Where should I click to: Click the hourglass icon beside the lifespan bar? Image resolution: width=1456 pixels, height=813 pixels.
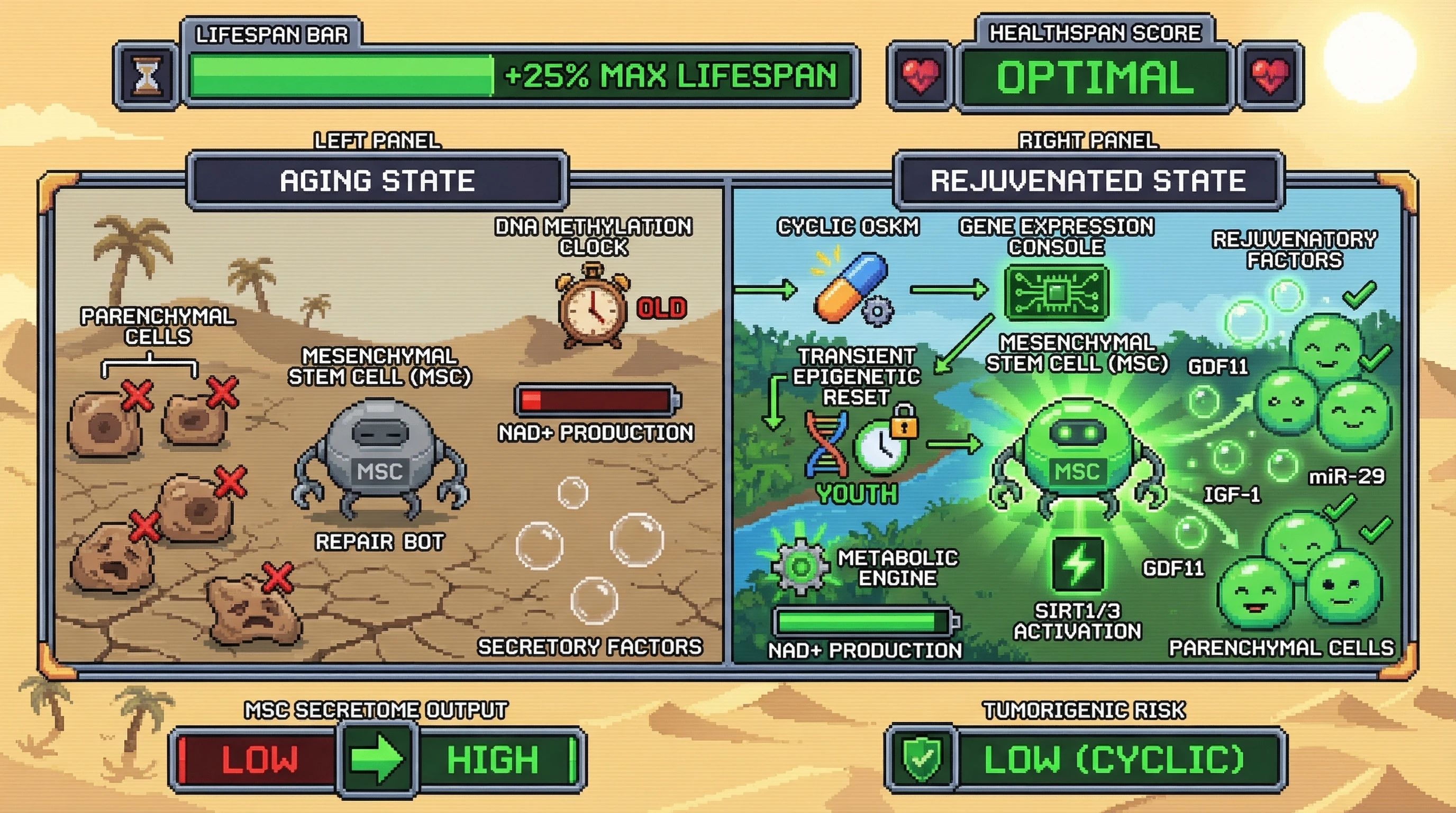tap(147, 76)
